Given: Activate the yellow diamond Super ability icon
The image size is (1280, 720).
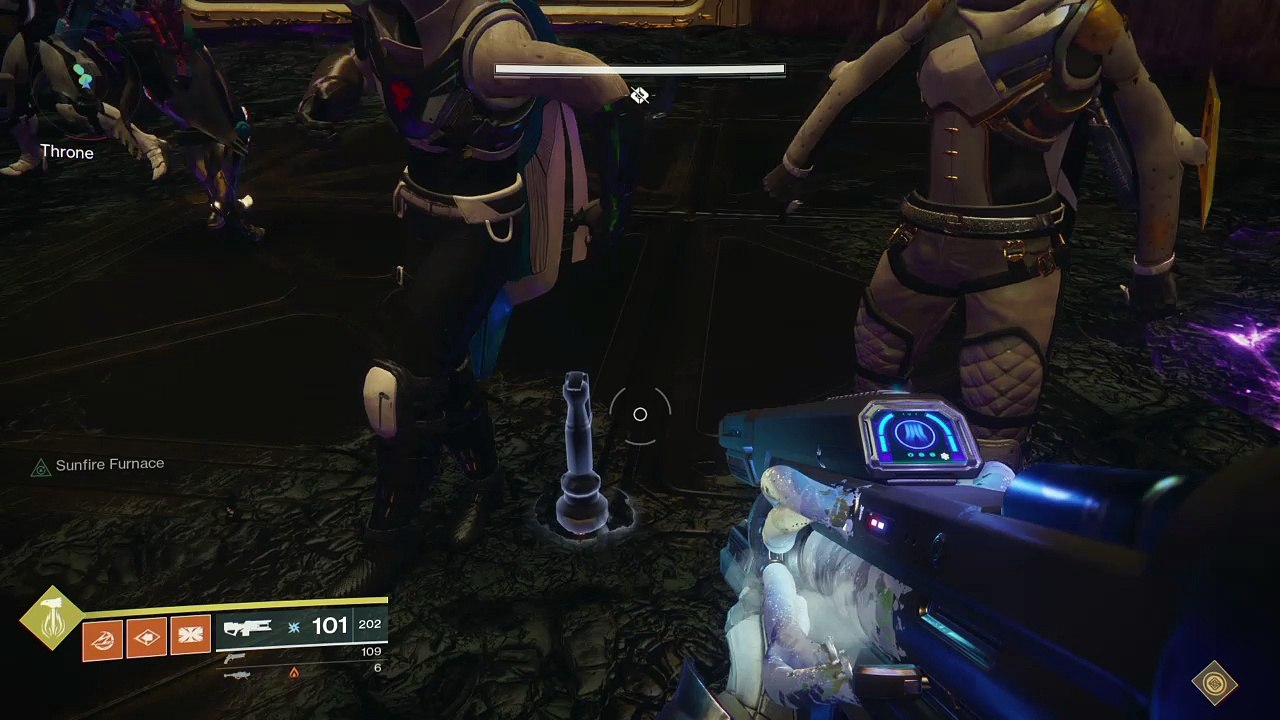Looking at the screenshot, I should [x=50, y=620].
